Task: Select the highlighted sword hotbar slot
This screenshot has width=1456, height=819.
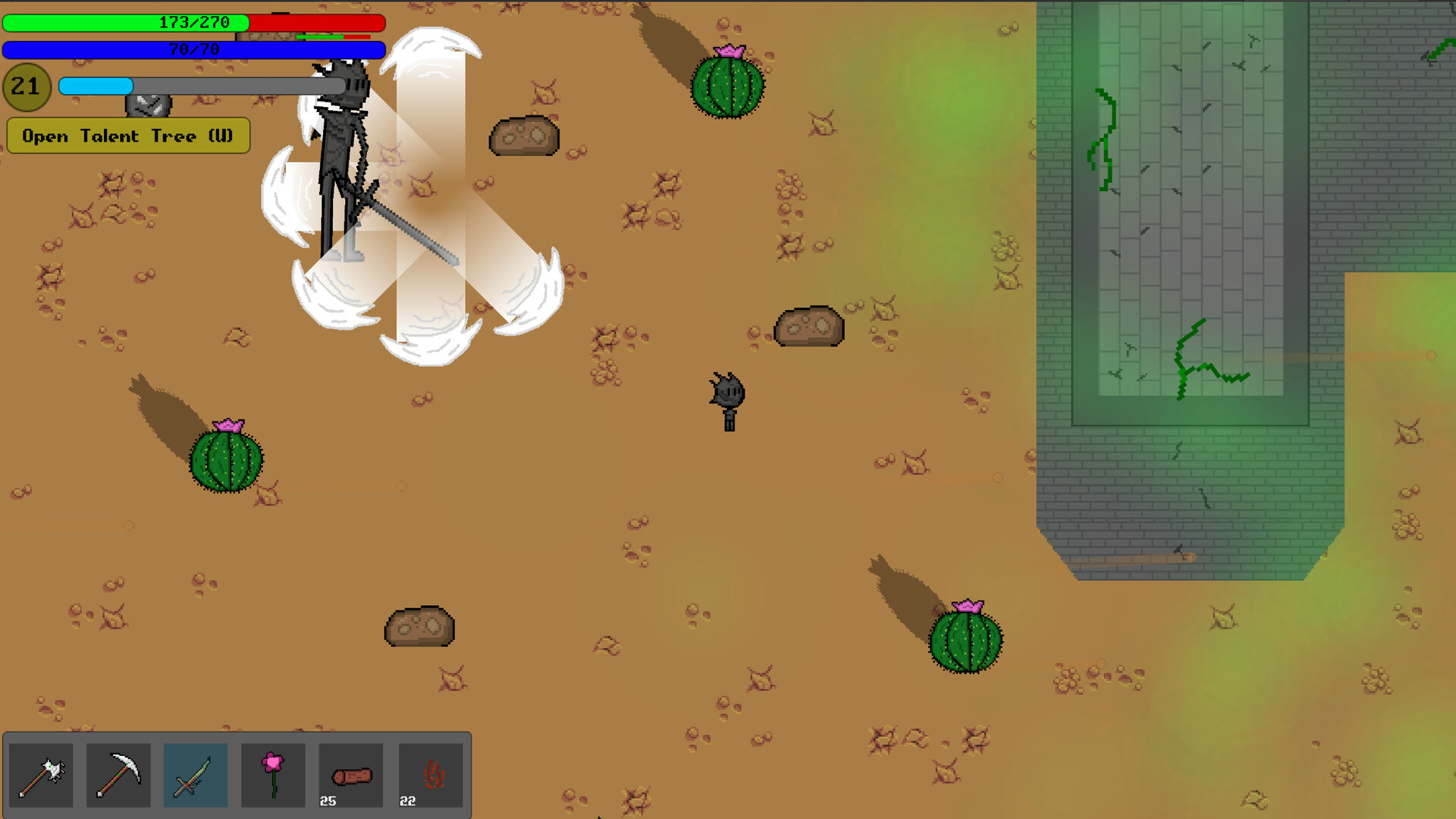Action: tap(195, 775)
